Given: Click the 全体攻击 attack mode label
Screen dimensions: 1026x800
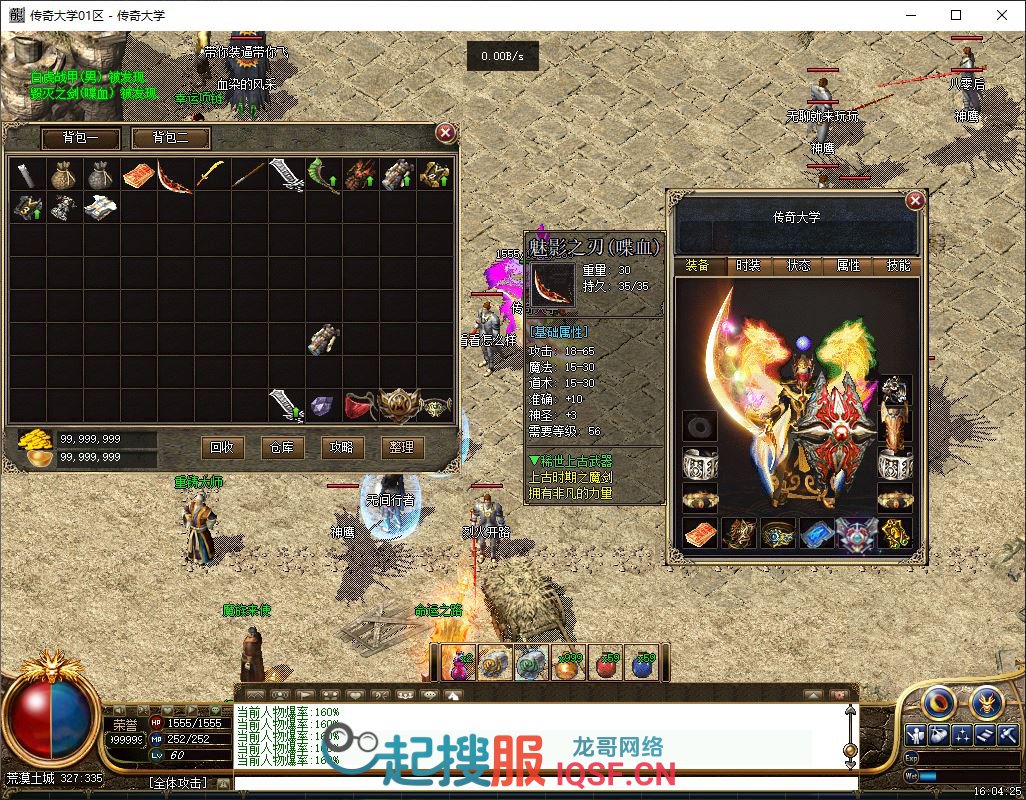Looking at the screenshot, I should pyautogui.click(x=178, y=783).
